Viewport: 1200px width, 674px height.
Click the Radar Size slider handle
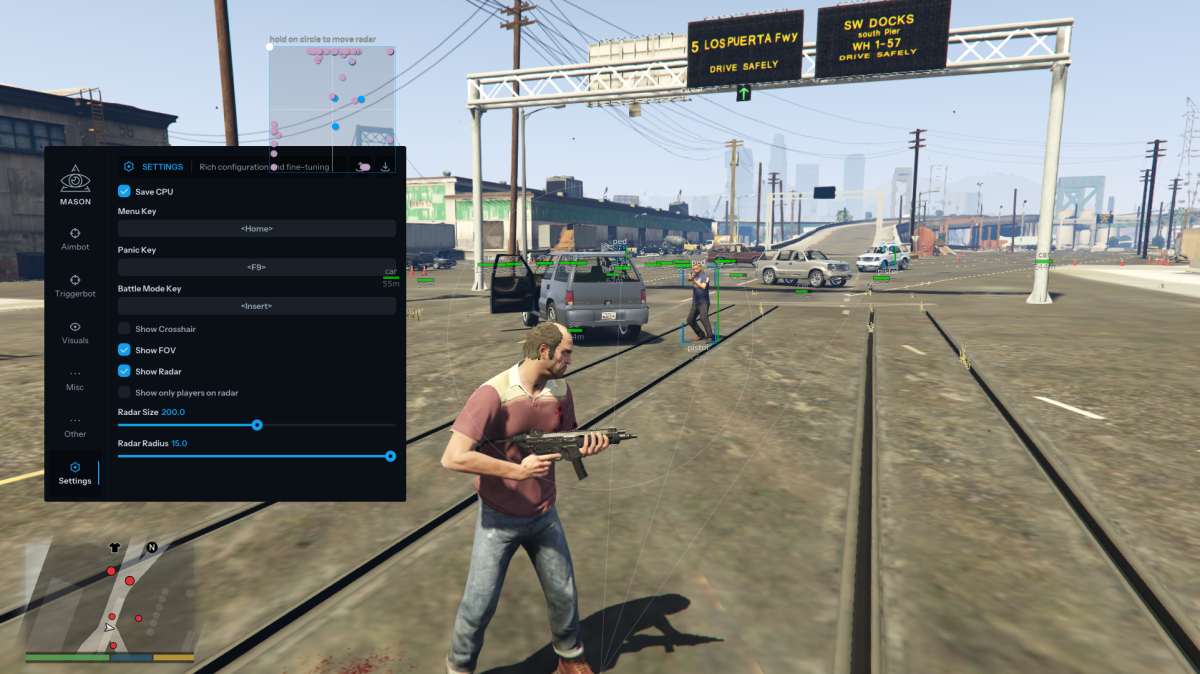click(257, 425)
